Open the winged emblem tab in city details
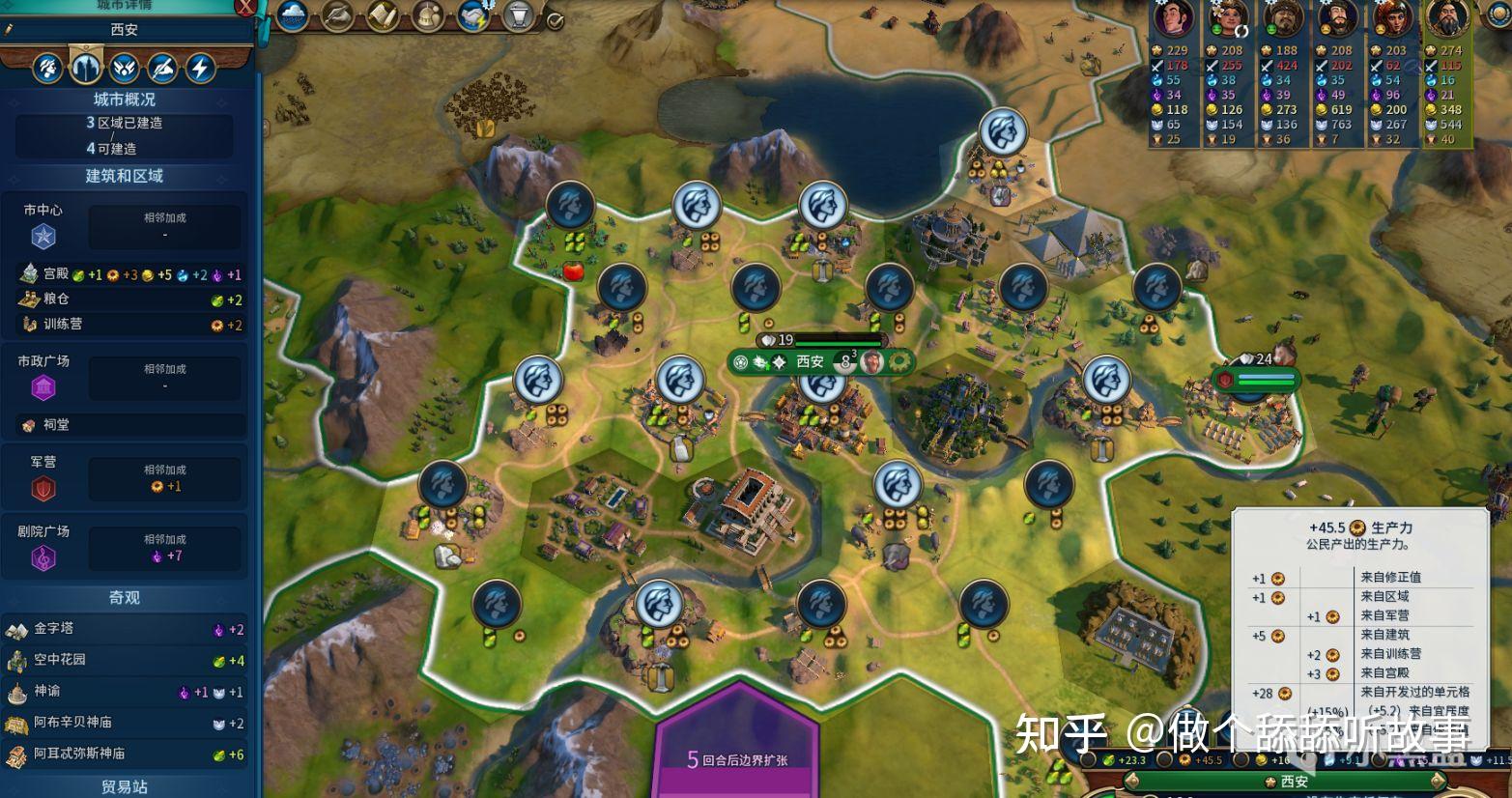 pyautogui.click(x=124, y=68)
